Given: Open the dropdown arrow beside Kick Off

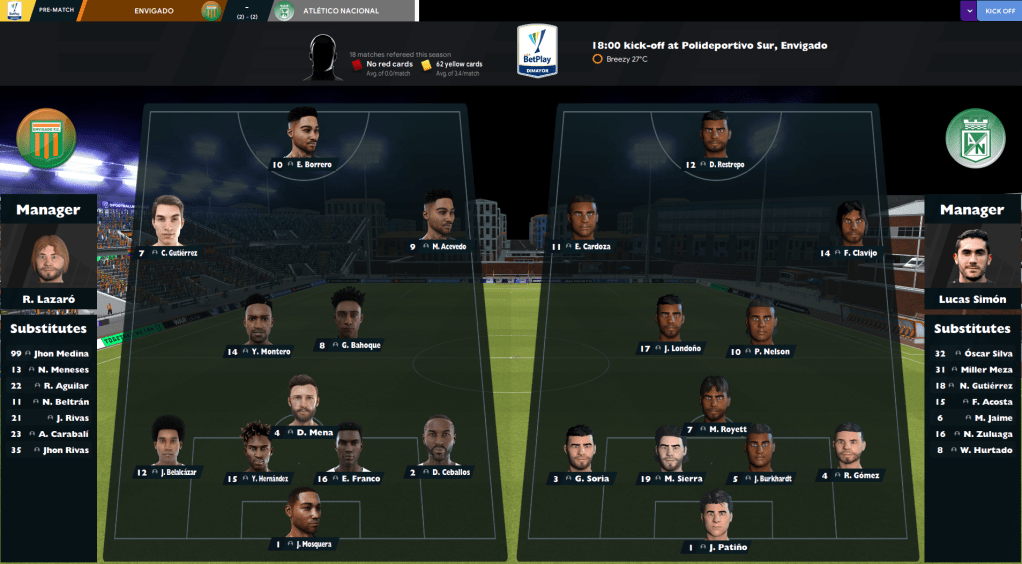Looking at the screenshot, I should [x=968, y=11].
